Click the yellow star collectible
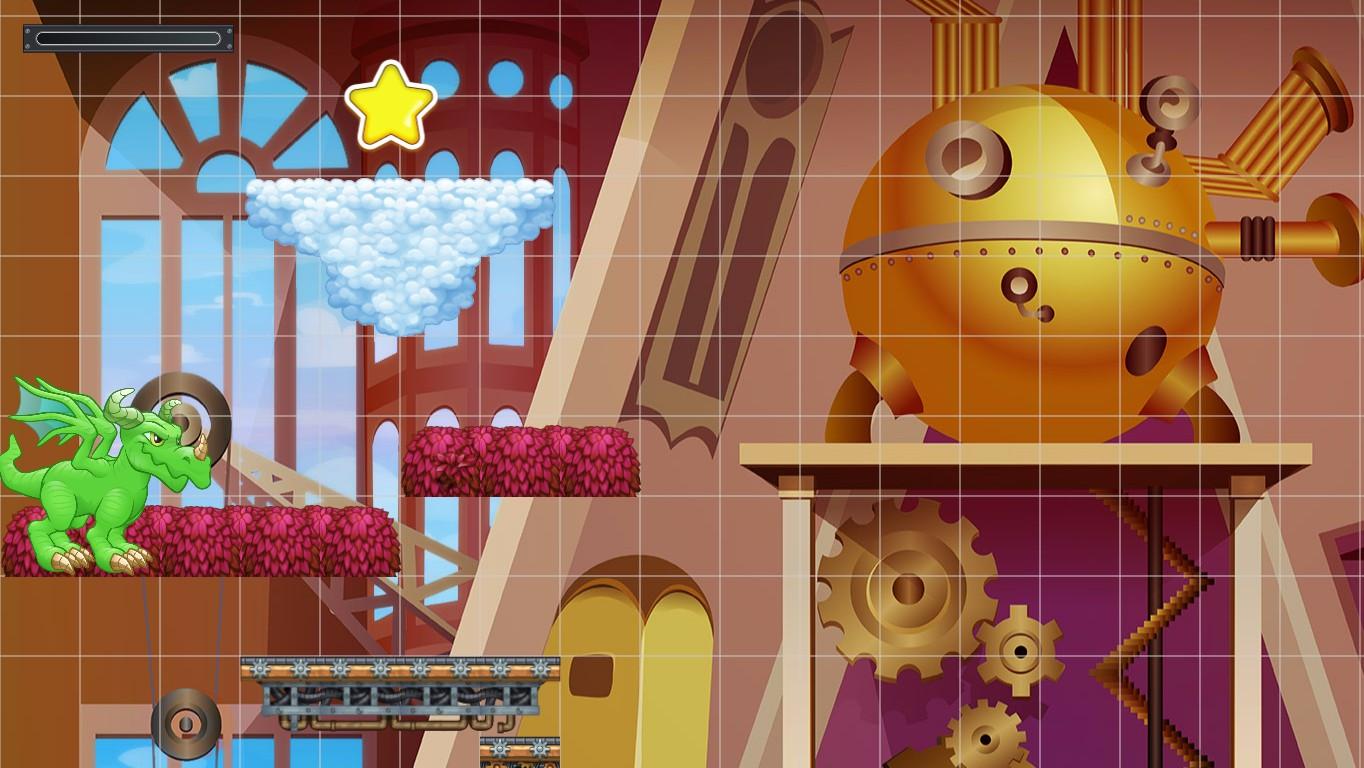This screenshot has width=1364, height=768. (392, 105)
